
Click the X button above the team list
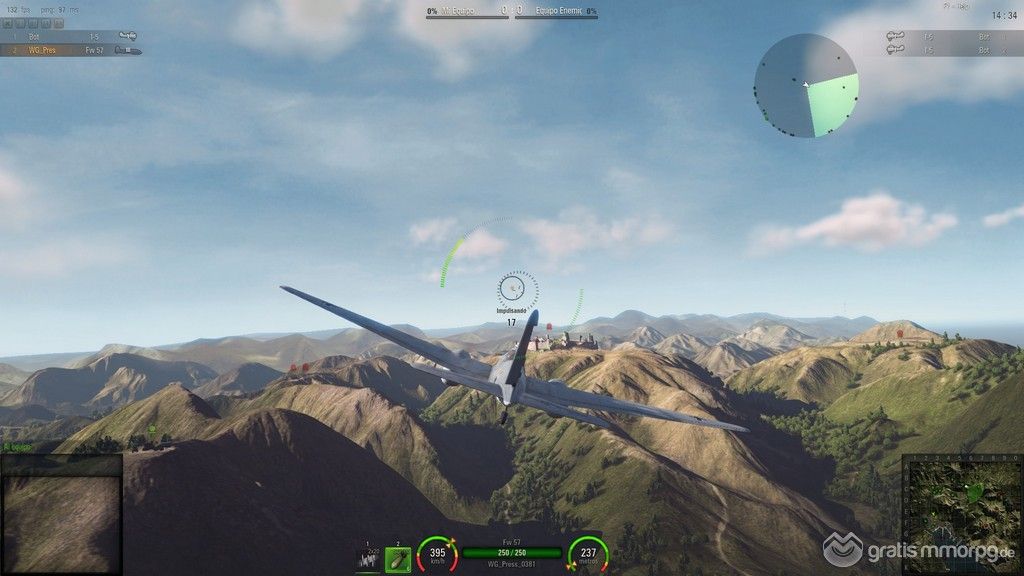click(x=7, y=22)
